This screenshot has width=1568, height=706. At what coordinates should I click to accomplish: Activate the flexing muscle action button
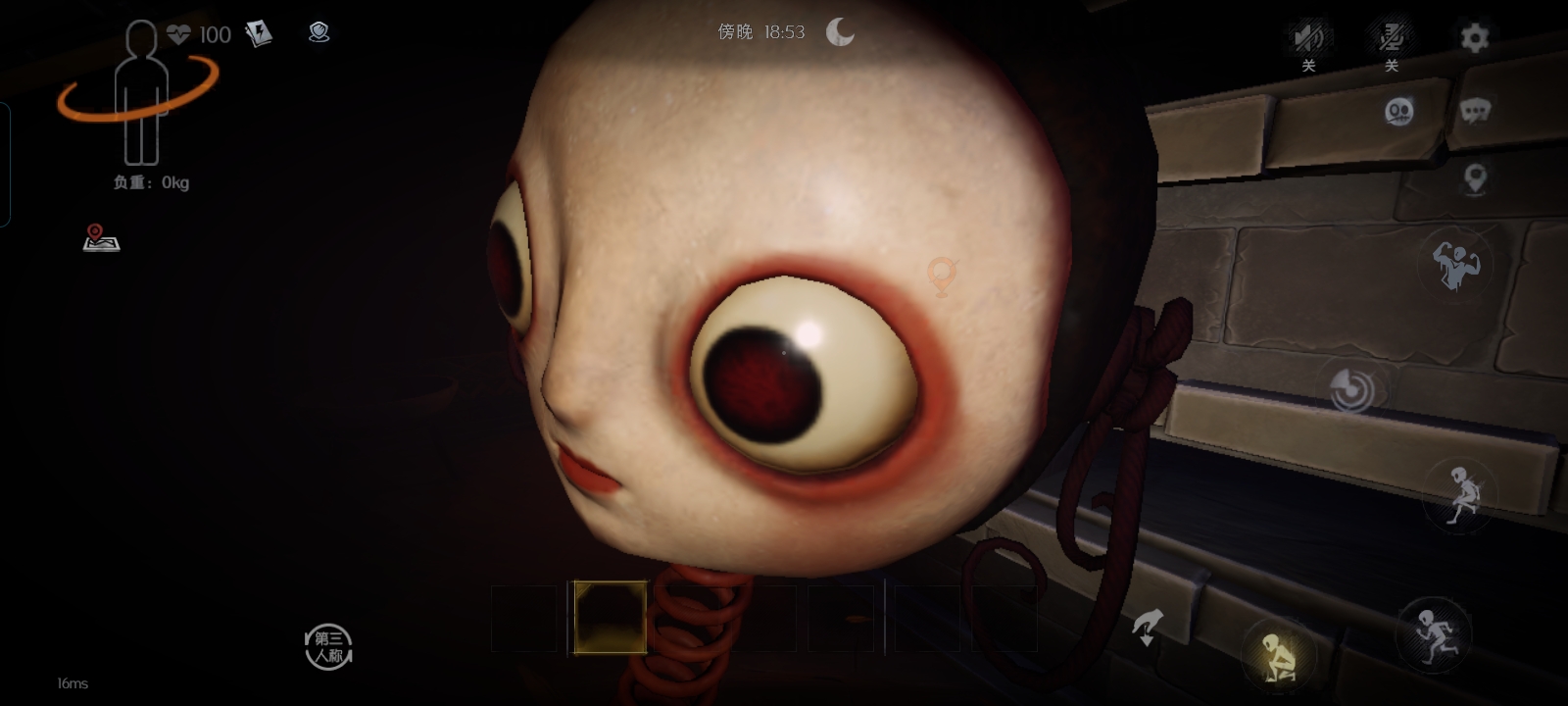(1455, 264)
